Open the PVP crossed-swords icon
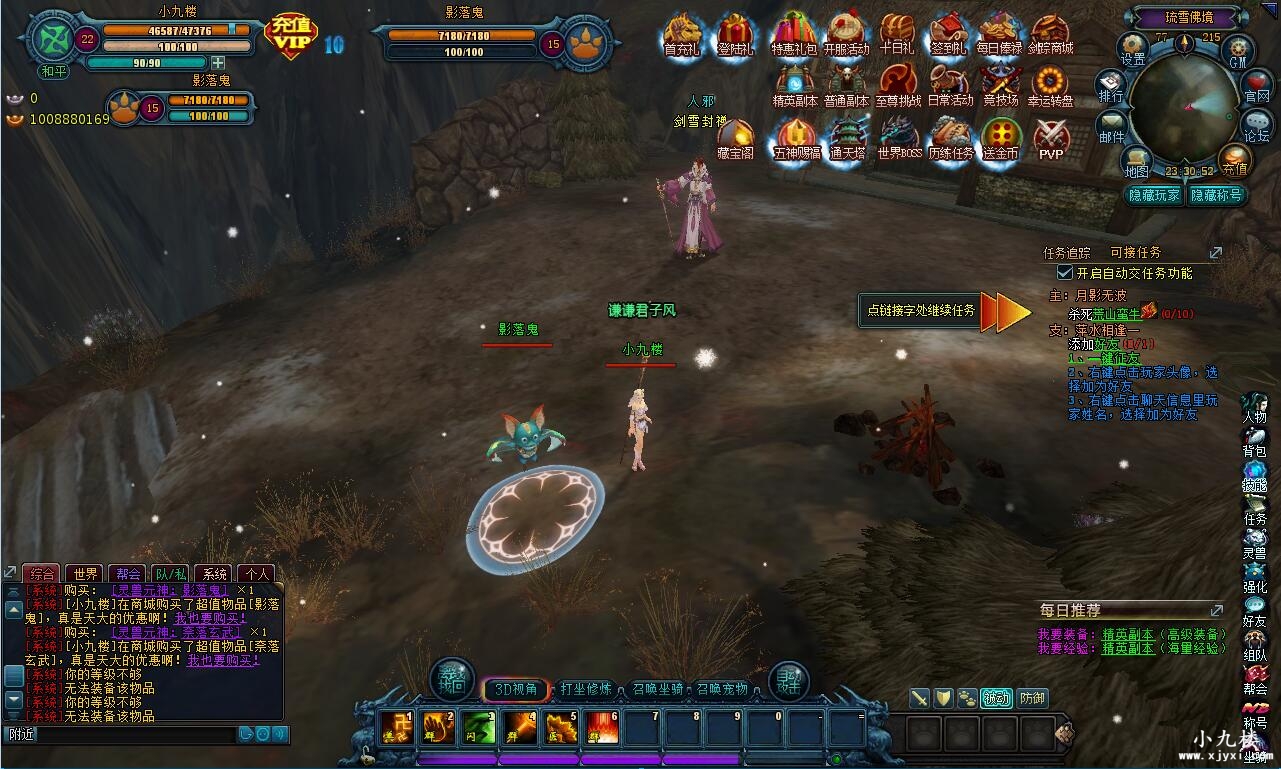This screenshot has width=1281, height=769. pos(1051,136)
